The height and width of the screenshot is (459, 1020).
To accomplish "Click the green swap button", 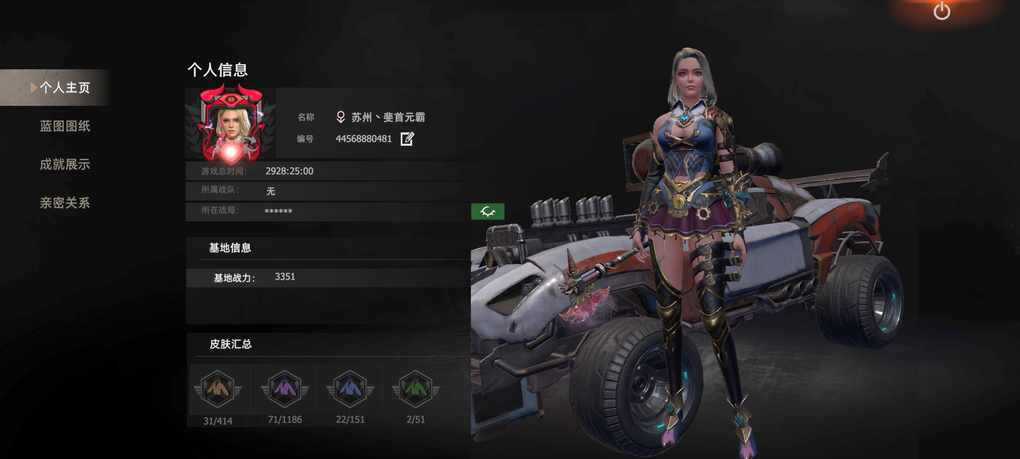I will (x=487, y=211).
